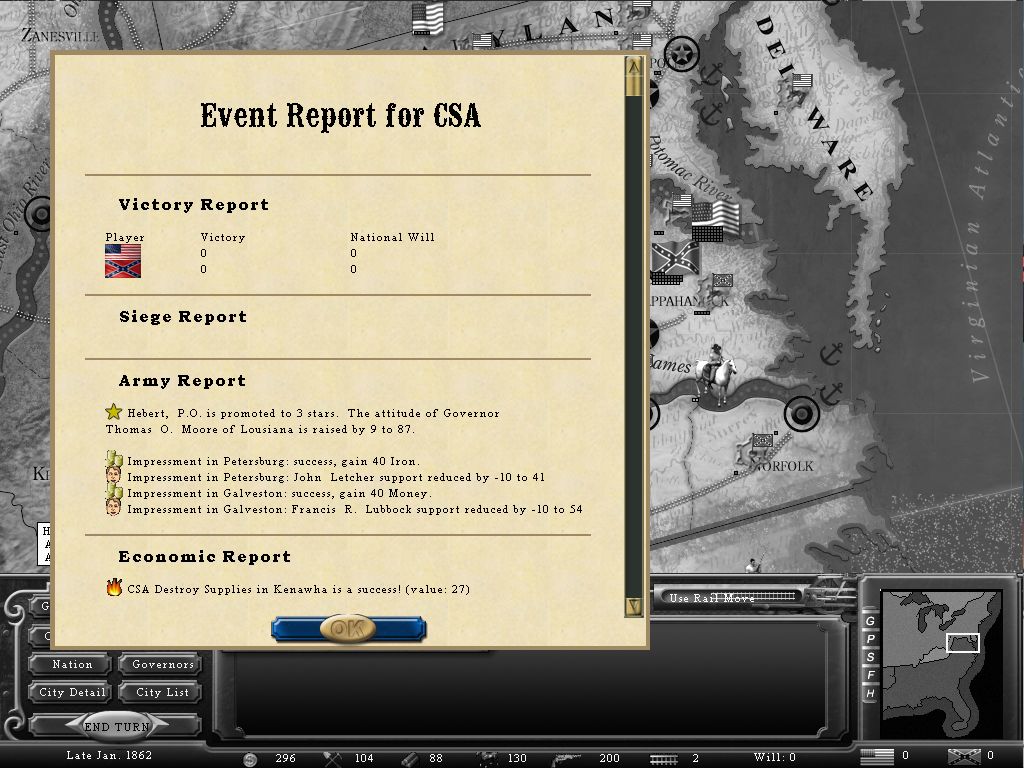Image resolution: width=1024 pixels, height=768 pixels.
Task: Open the Governors screen
Action: click(162, 664)
